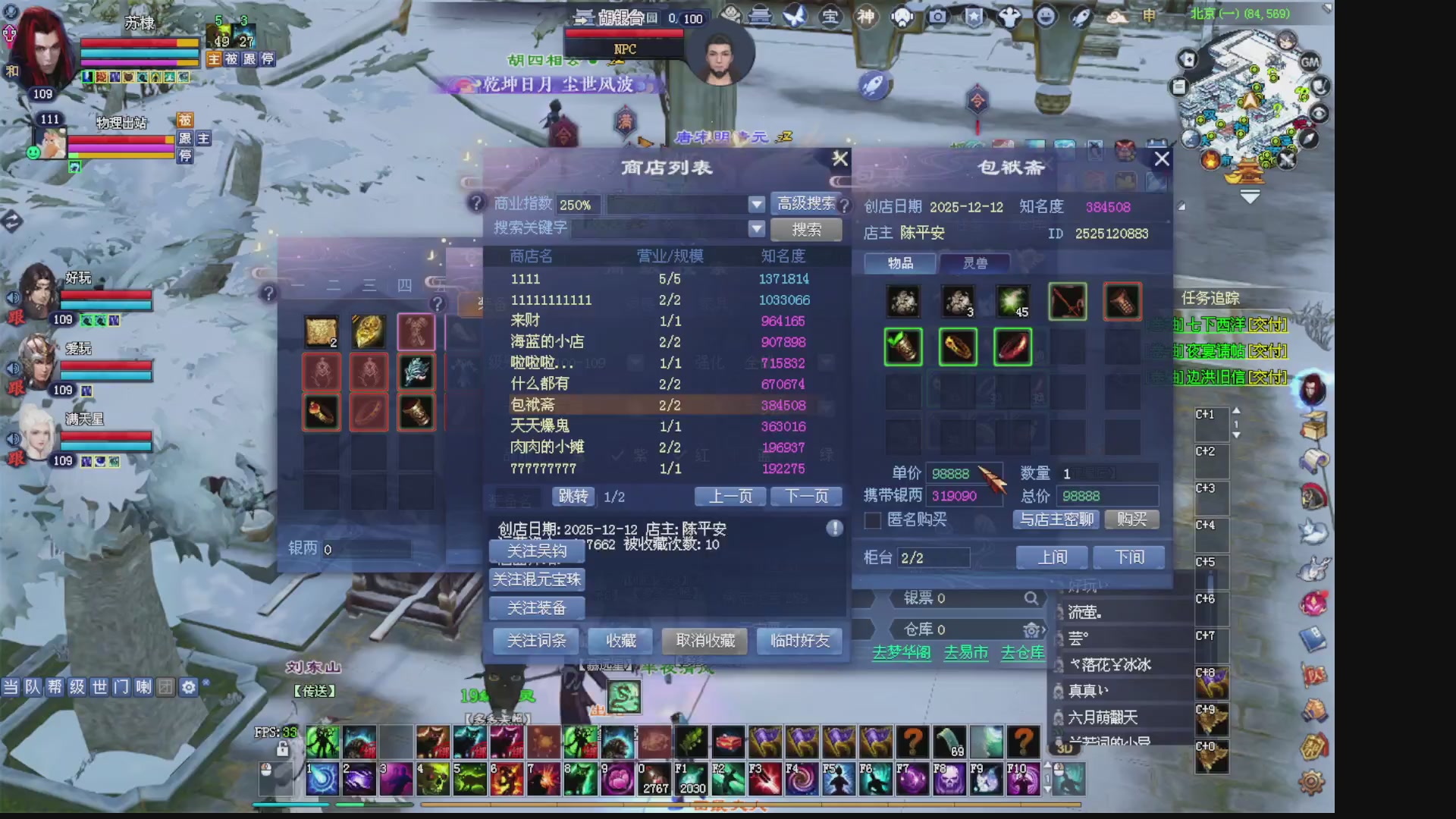Open the 商业指数 dropdown in the shop list
This screenshot has width=1456, height=819.
point(756,204)
